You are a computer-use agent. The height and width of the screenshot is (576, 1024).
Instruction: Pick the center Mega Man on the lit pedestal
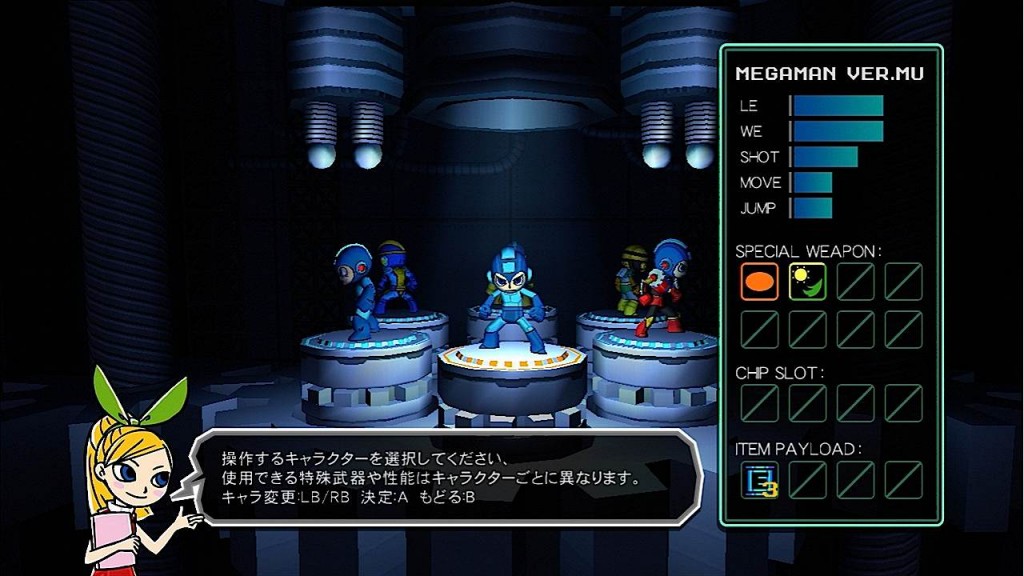coord(511,300)
